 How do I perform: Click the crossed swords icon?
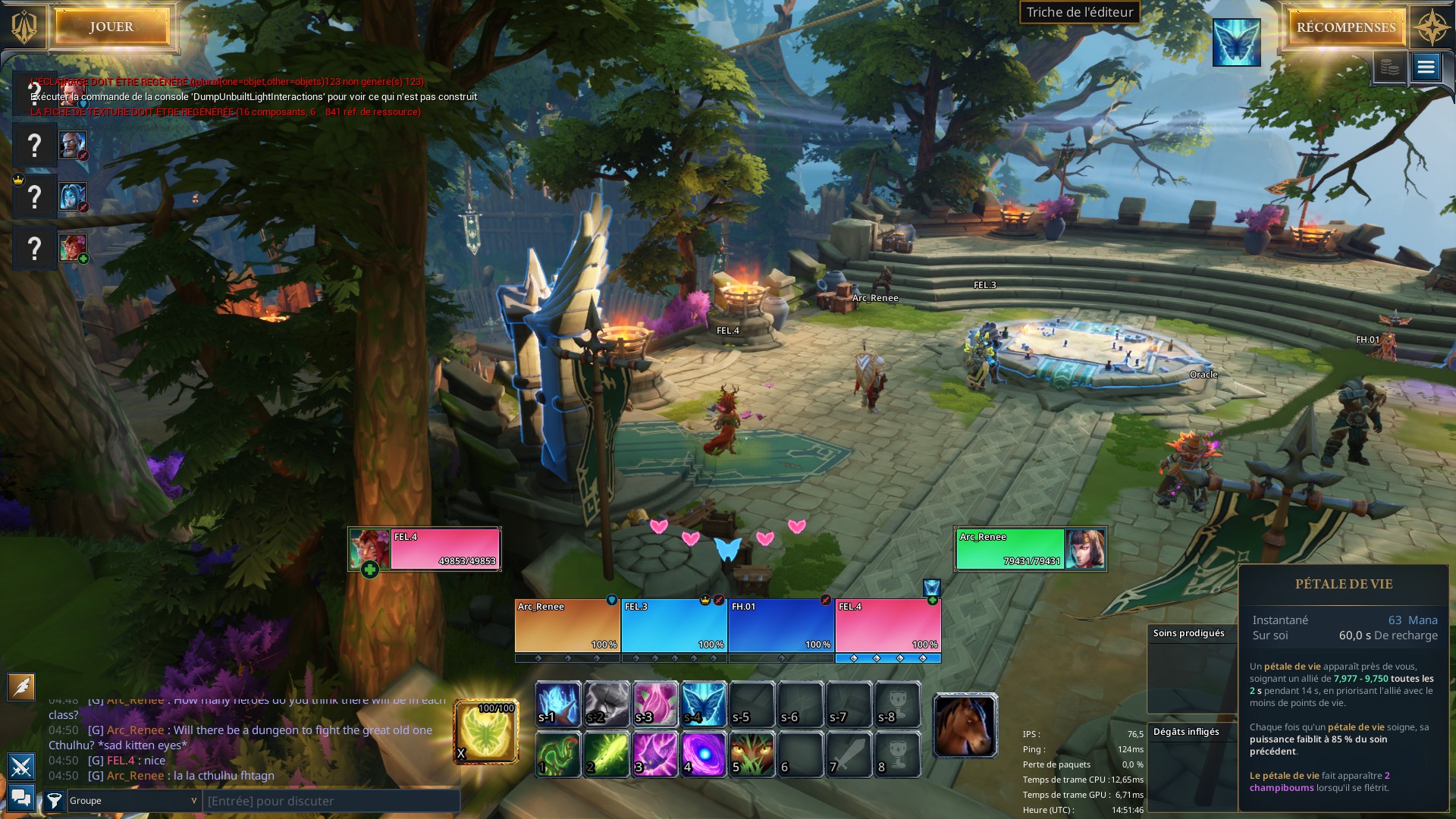[21, 767]
